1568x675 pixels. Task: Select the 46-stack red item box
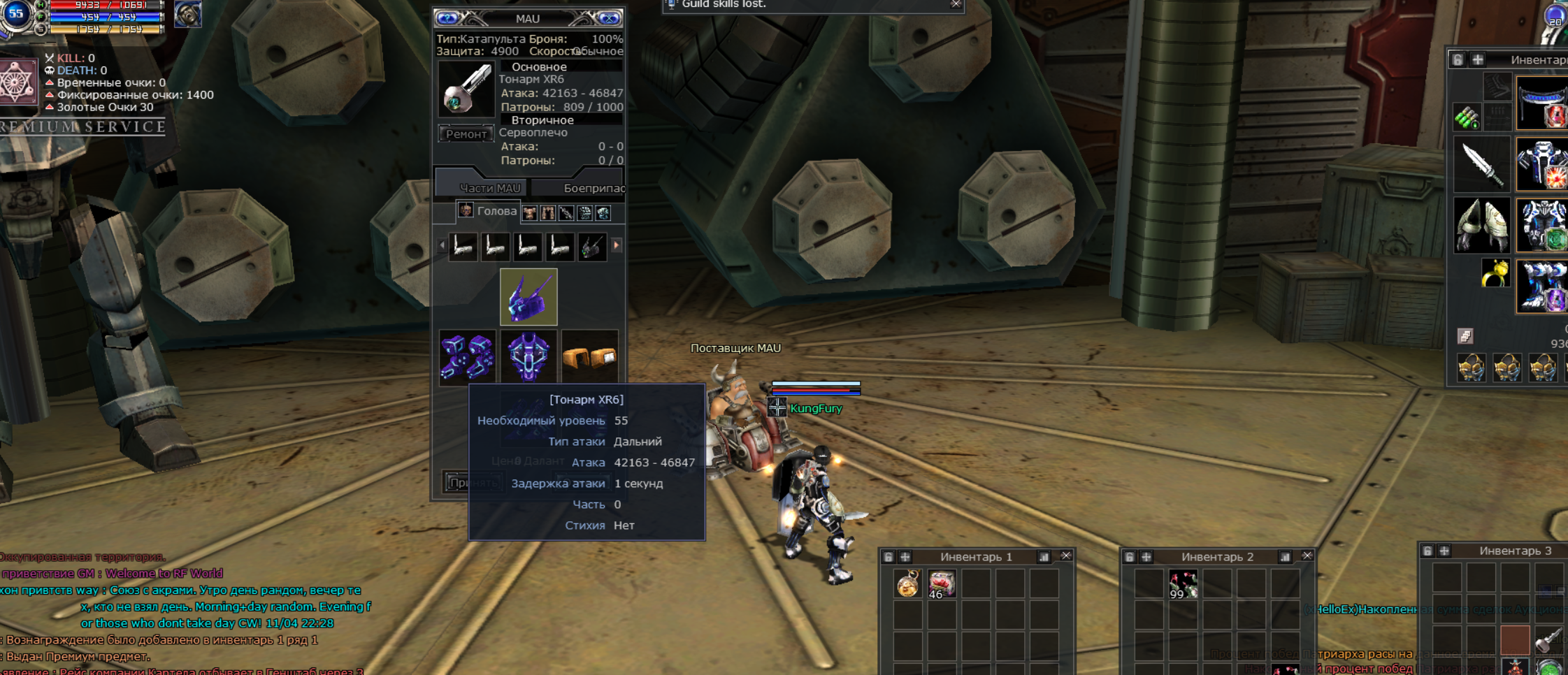942,583
